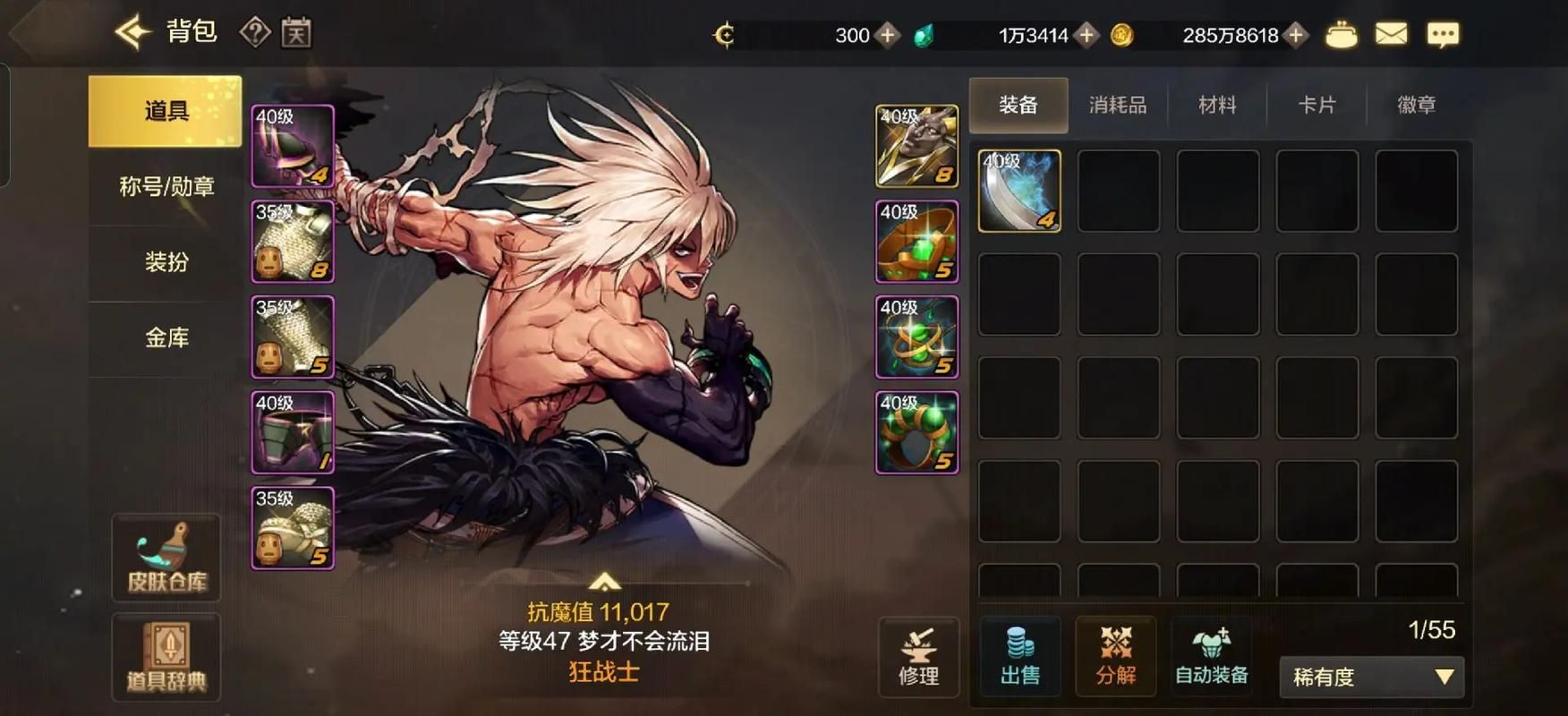This screenshot has width=1568, height=716.
Task: Open the mail icon
Action: tap(1392, 34)
